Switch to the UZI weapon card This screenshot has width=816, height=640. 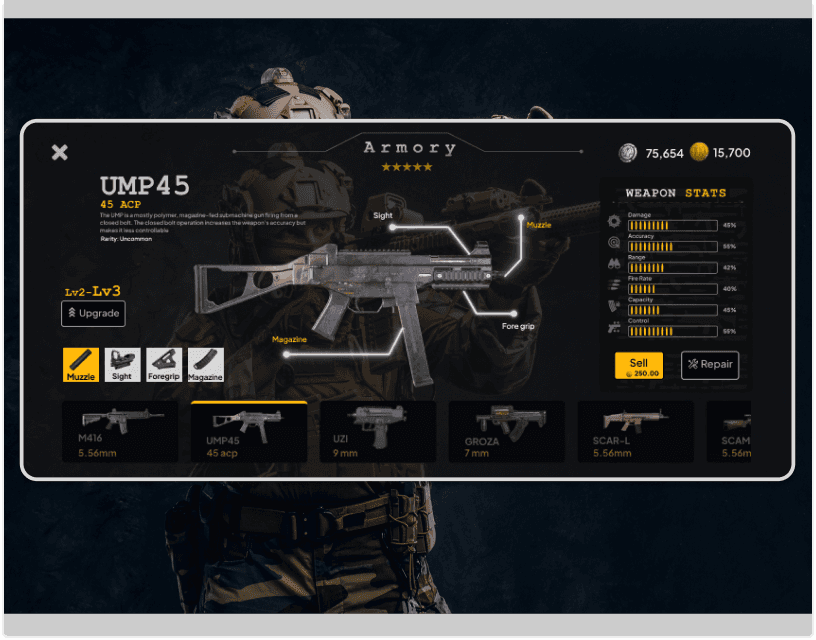pyautogui.click(x=377, y=432)
